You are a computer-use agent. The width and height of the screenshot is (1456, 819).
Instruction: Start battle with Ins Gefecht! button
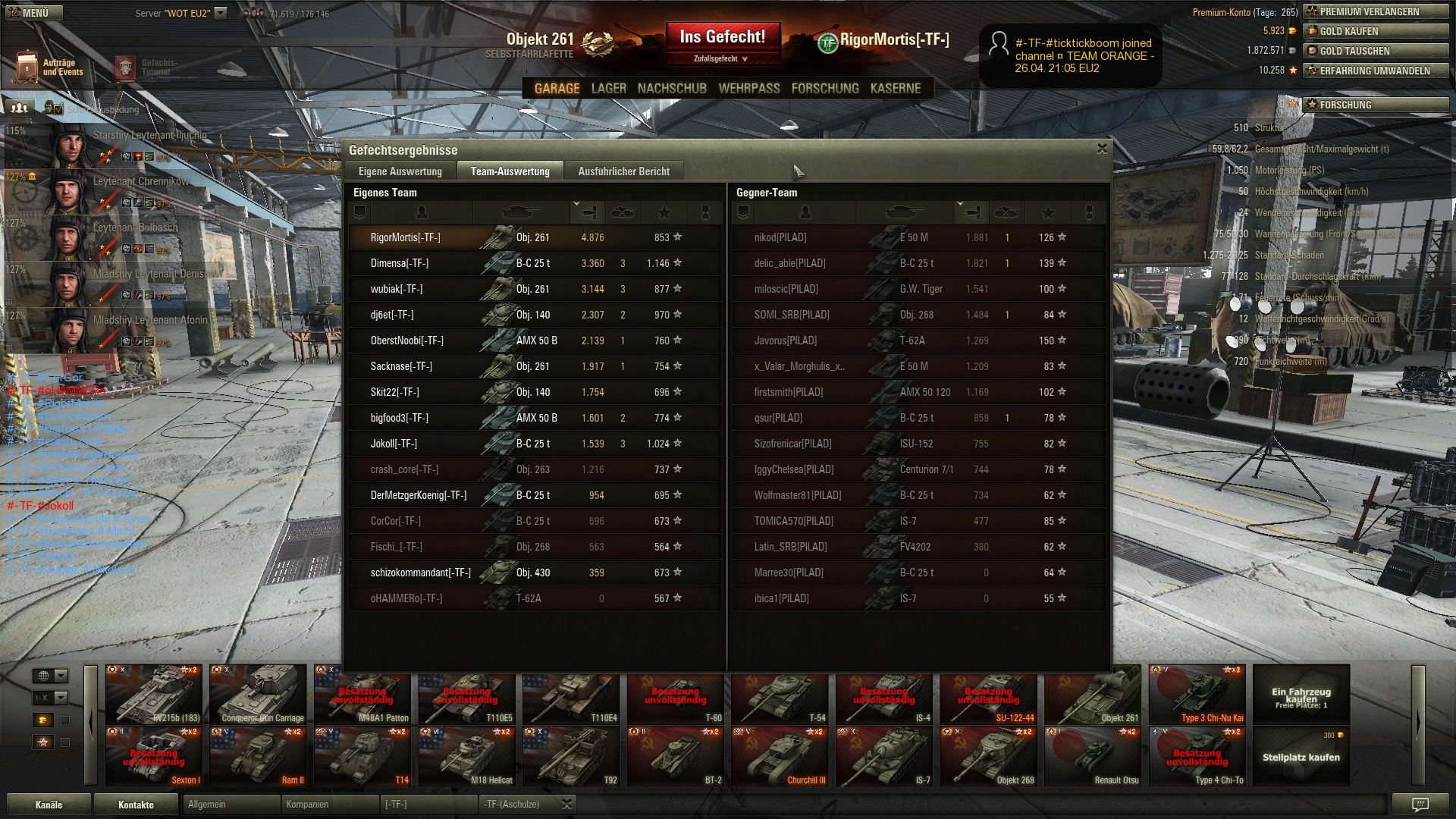[722, 37]
